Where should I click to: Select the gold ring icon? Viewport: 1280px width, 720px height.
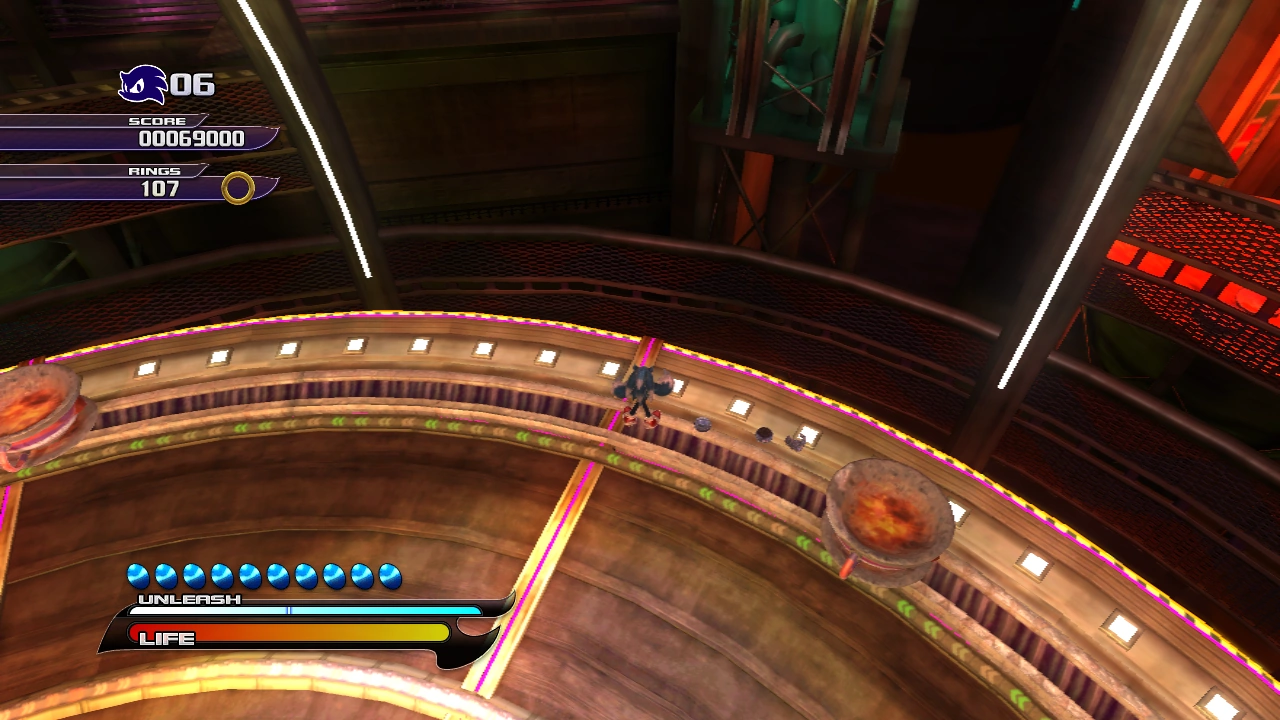[238, 187]
